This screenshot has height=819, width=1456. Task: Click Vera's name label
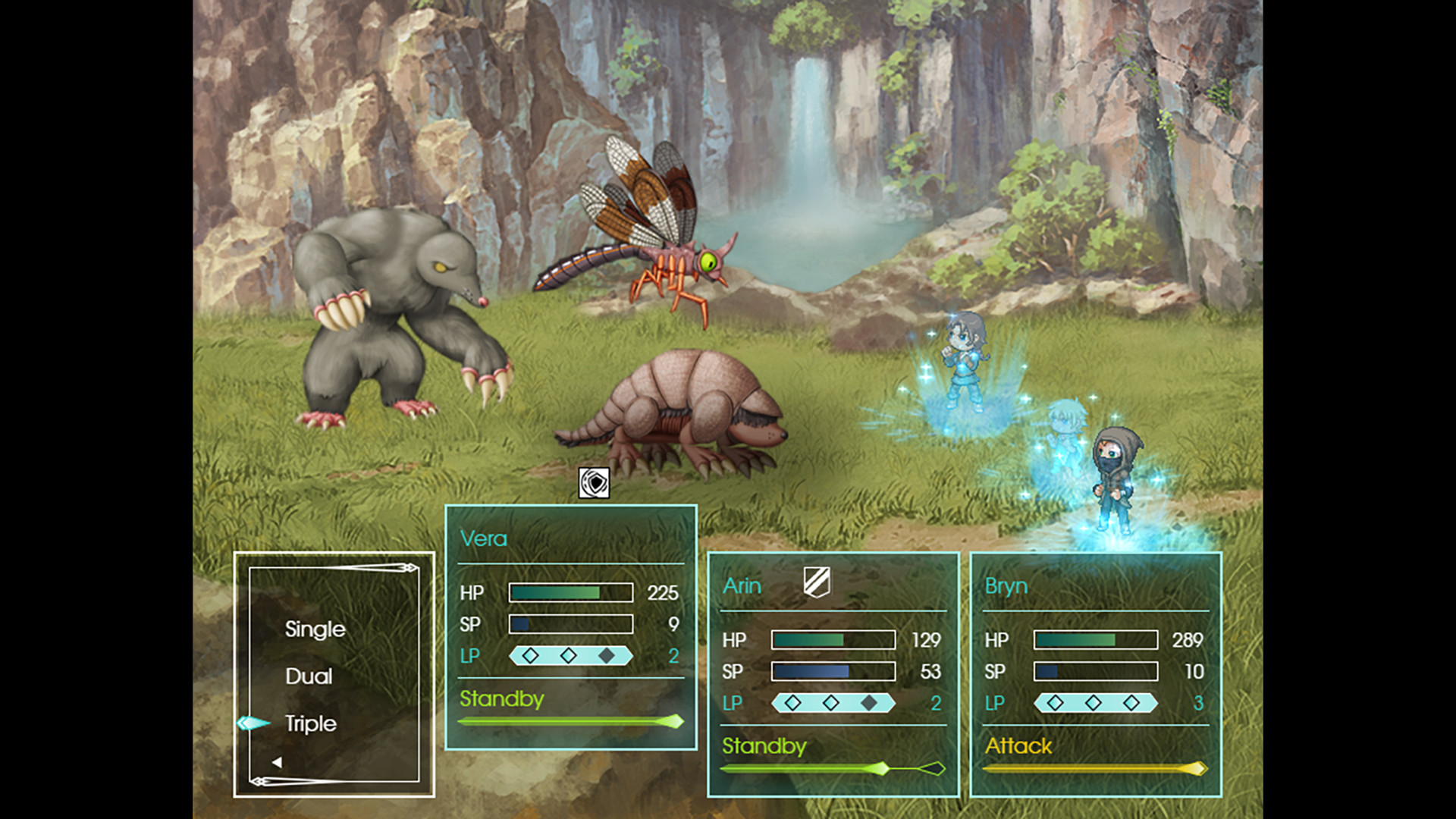(484, 539)
